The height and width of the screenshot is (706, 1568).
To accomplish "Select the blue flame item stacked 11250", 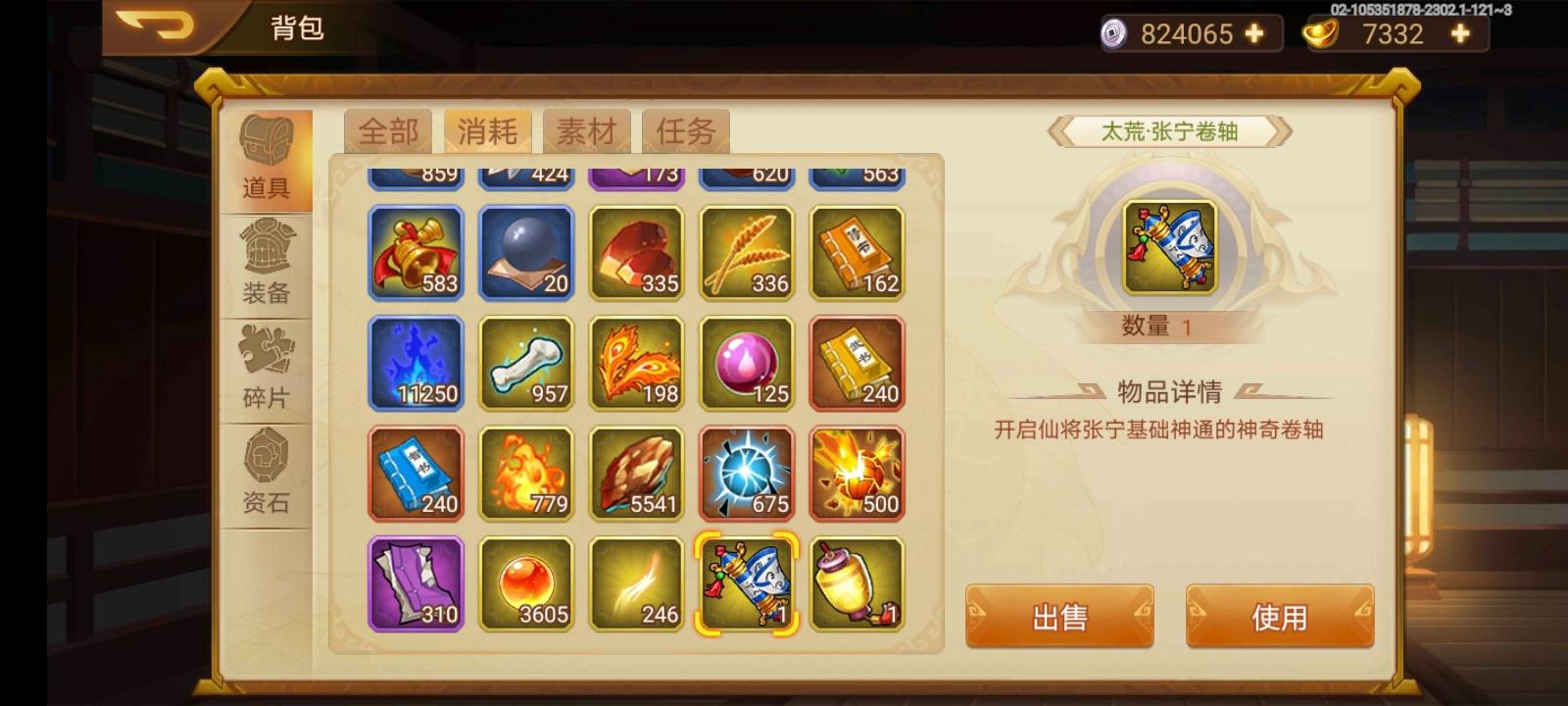I will pos(416,363).
